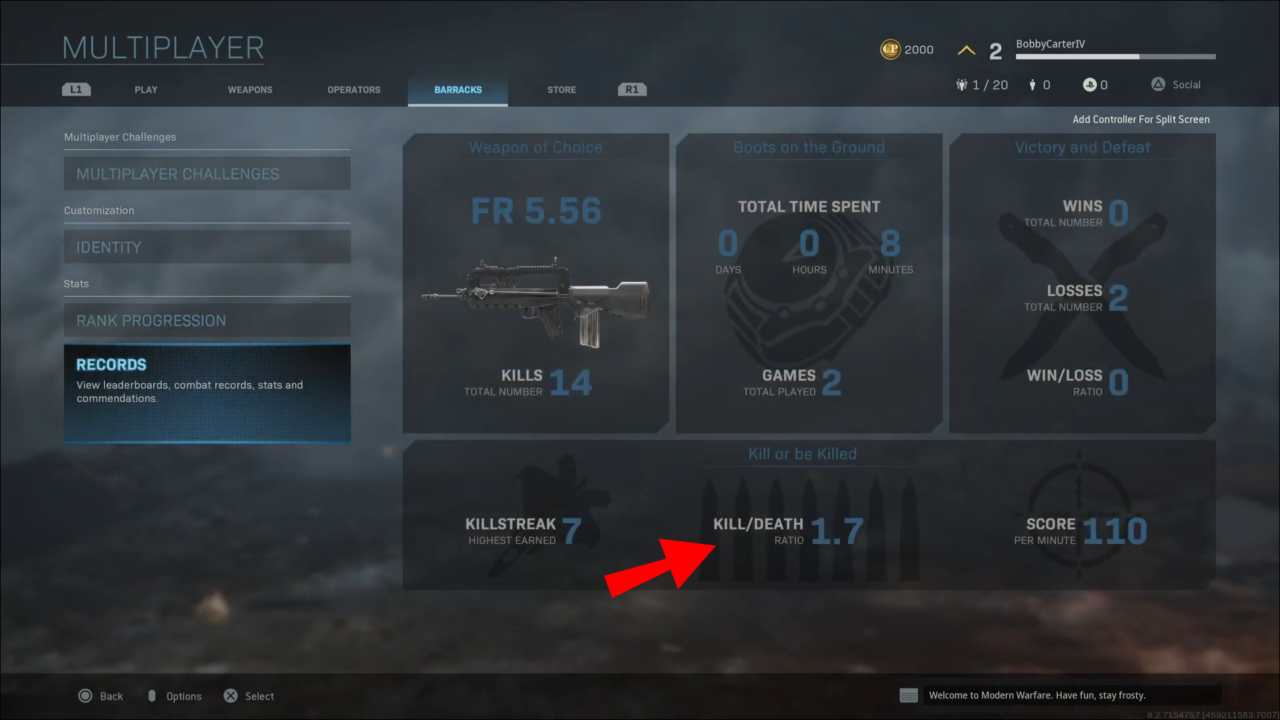This screenshot has height=720, width=1280.
Task: Open MULTIPLAYER CHALLENGES
Action: coord(207,172)
